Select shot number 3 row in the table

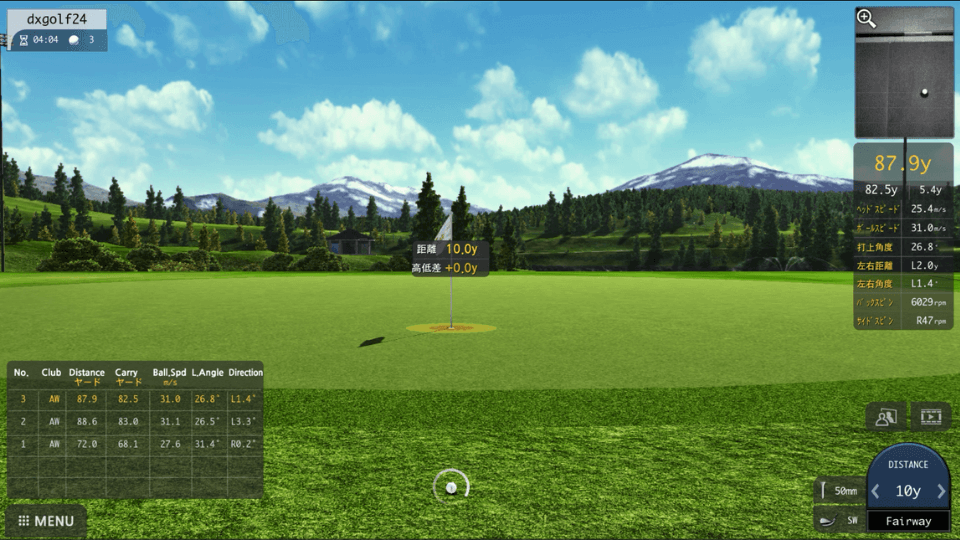coord(135,398)
